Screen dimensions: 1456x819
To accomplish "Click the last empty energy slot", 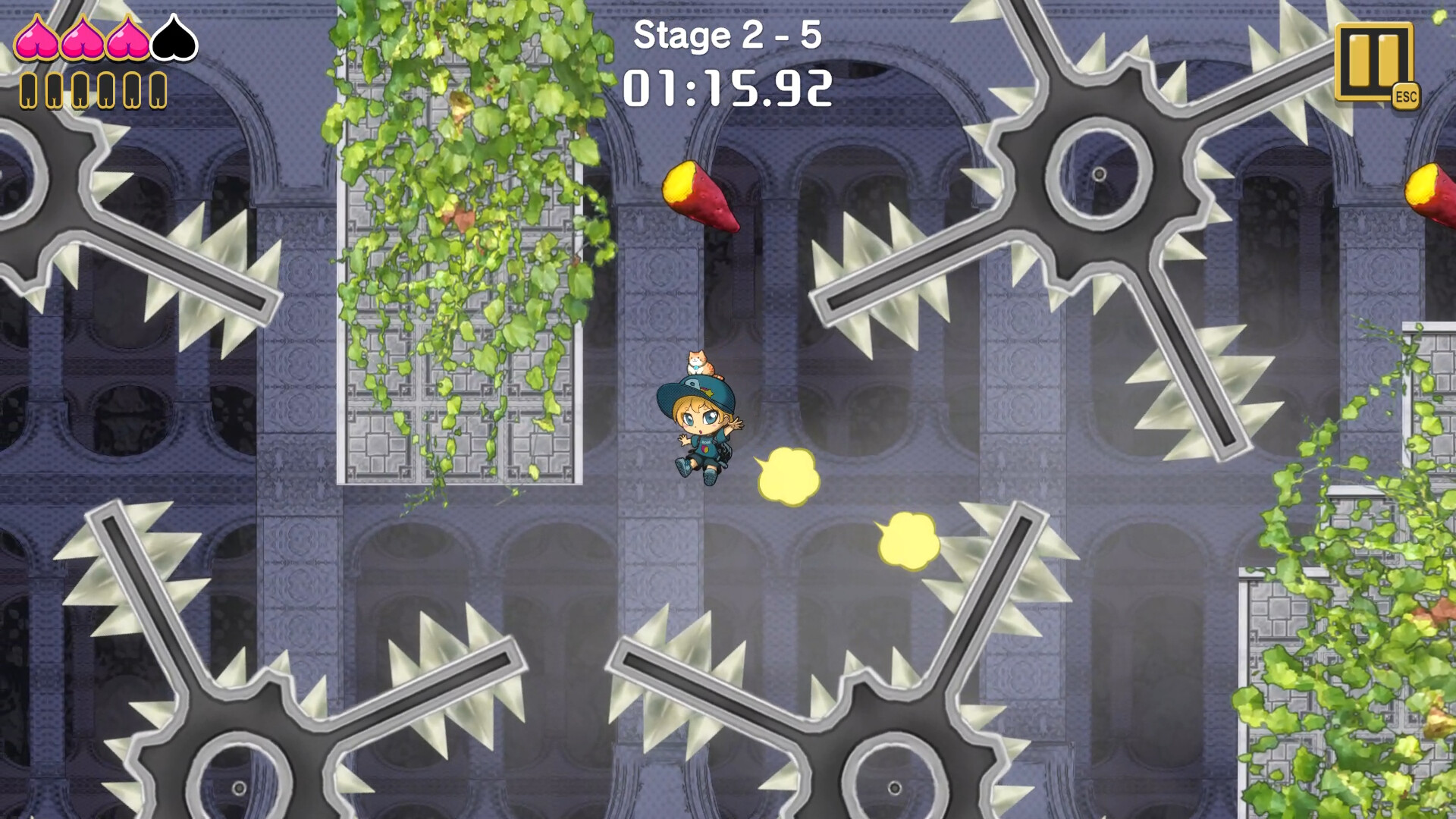I will point(156,91).
